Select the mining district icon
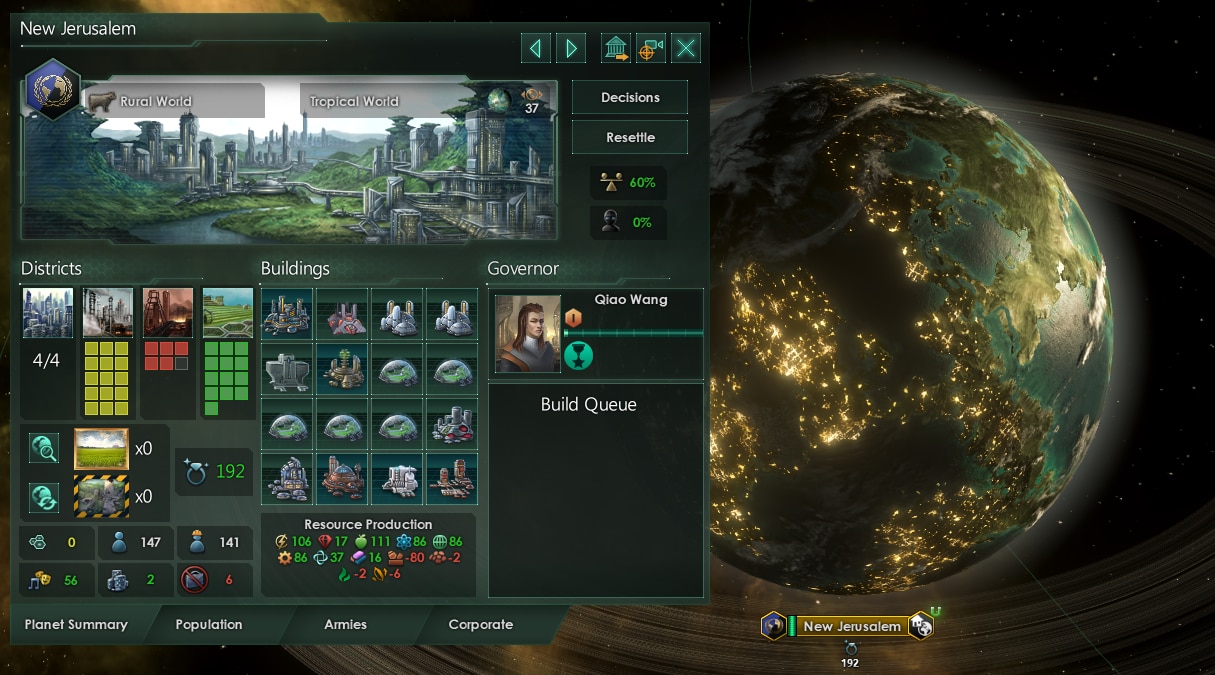 [x=168, y=313]
